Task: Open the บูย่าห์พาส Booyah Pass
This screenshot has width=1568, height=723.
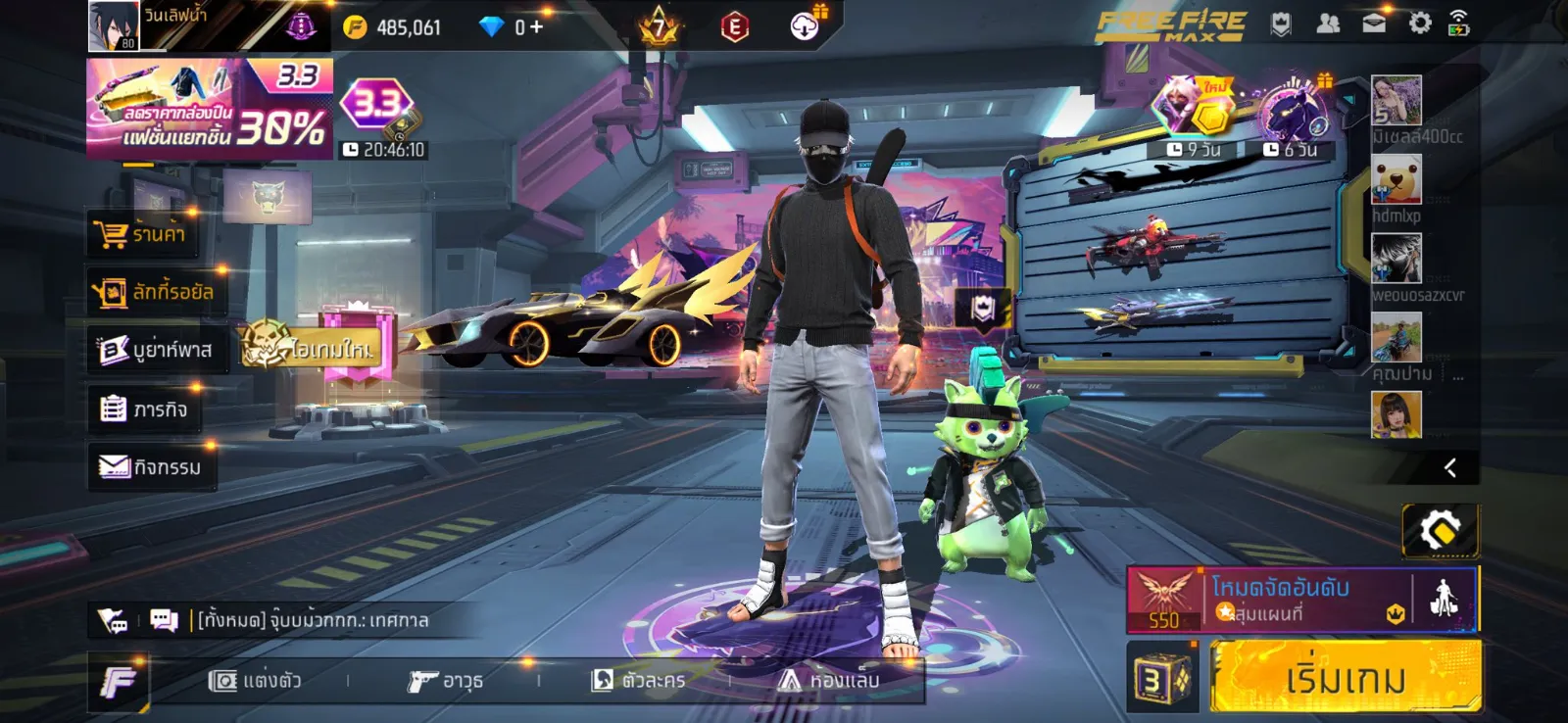Action: pyautogui.click(x=157, y=350)
